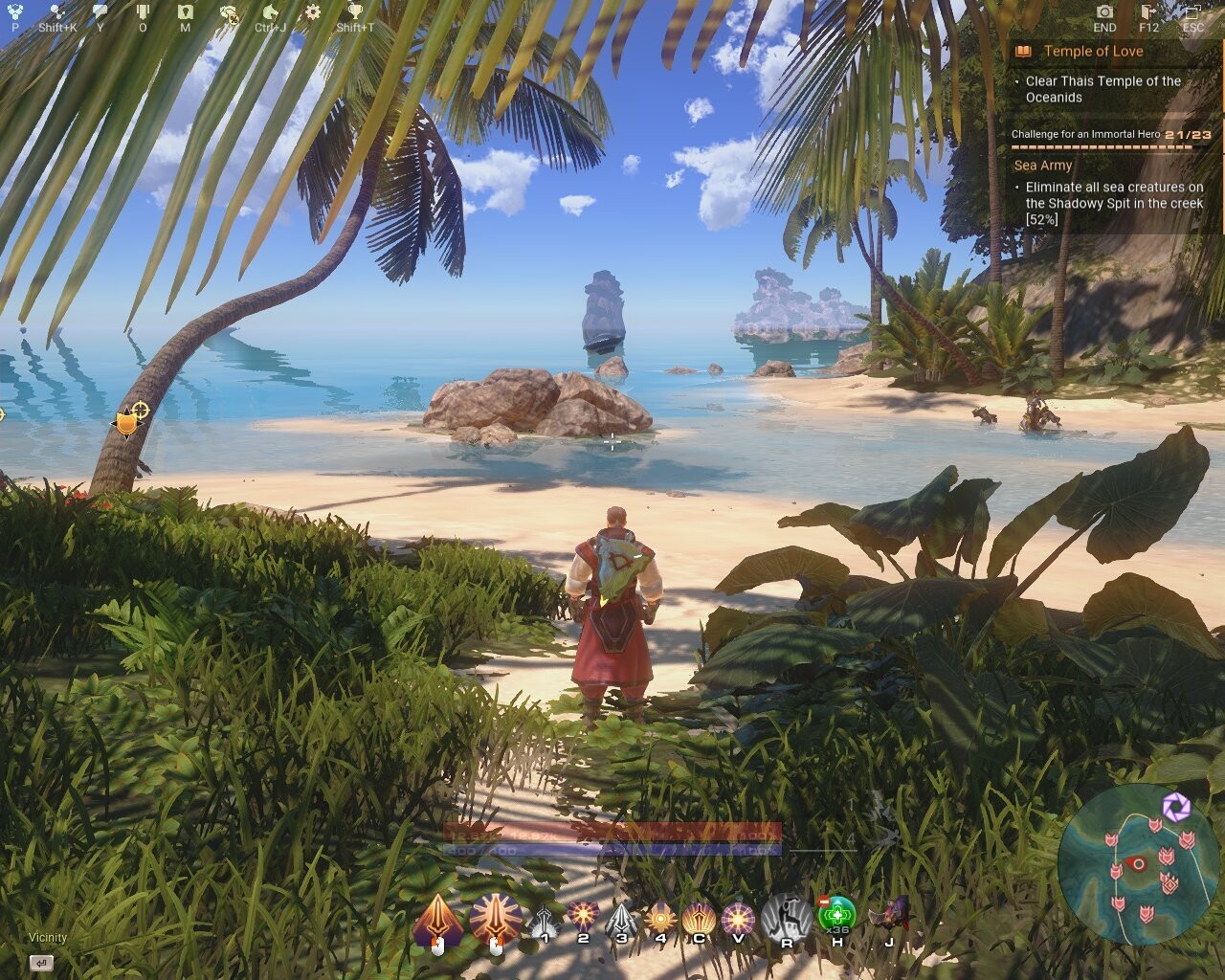Screen dimensions: 1225x980
Task: Open the discount market coins icon
Action: tap(229, 12)
